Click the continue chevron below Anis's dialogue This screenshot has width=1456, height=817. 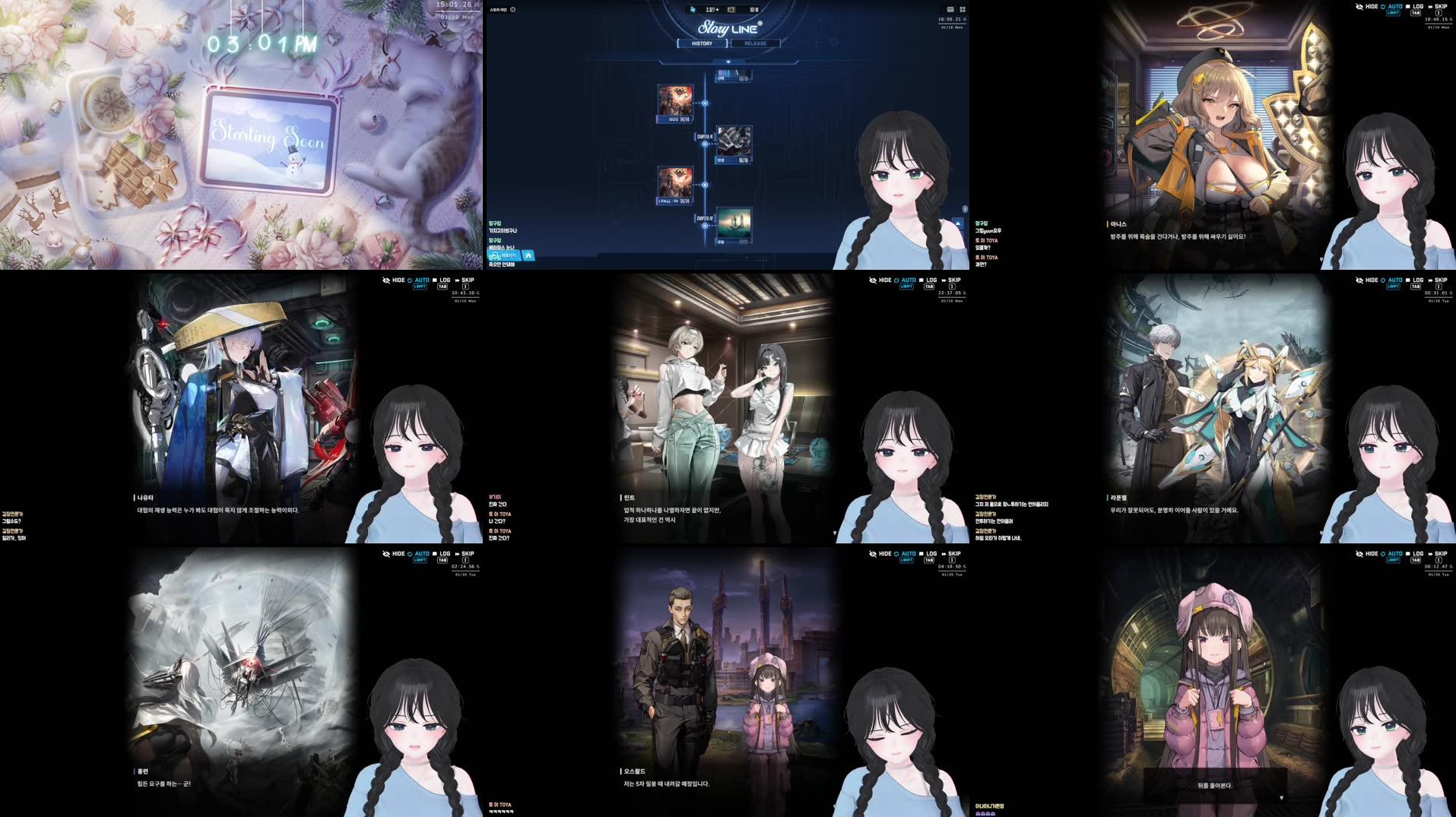(1322, 260)
